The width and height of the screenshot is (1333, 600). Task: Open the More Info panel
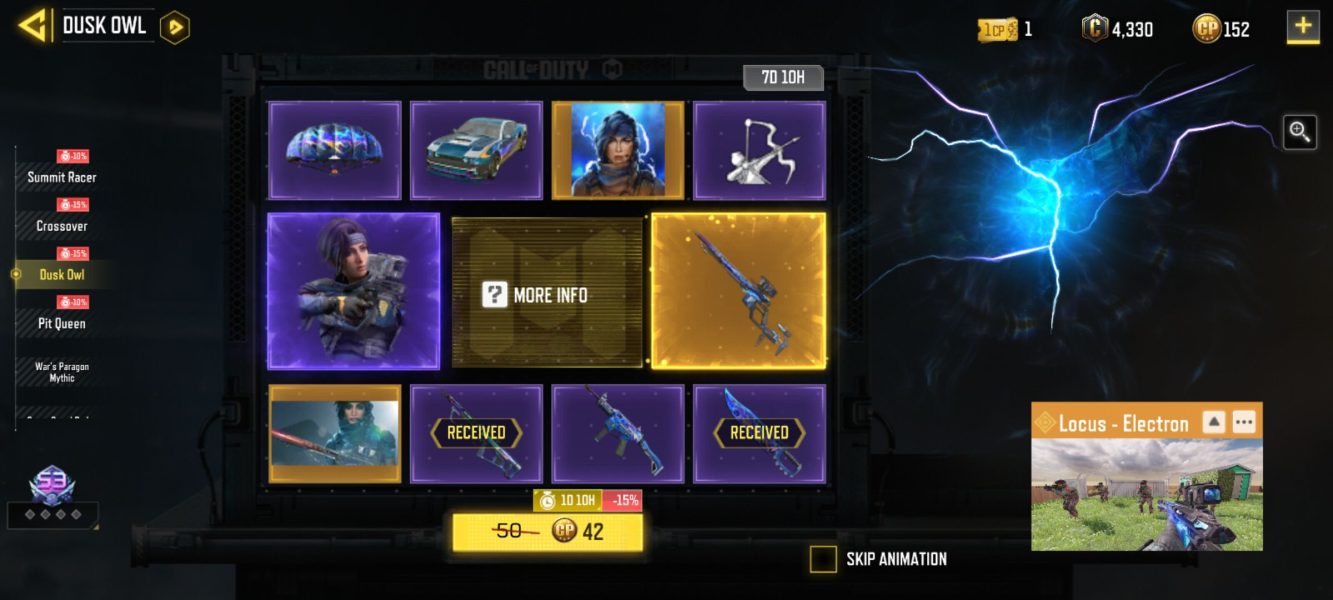click(x=547, y=294)
